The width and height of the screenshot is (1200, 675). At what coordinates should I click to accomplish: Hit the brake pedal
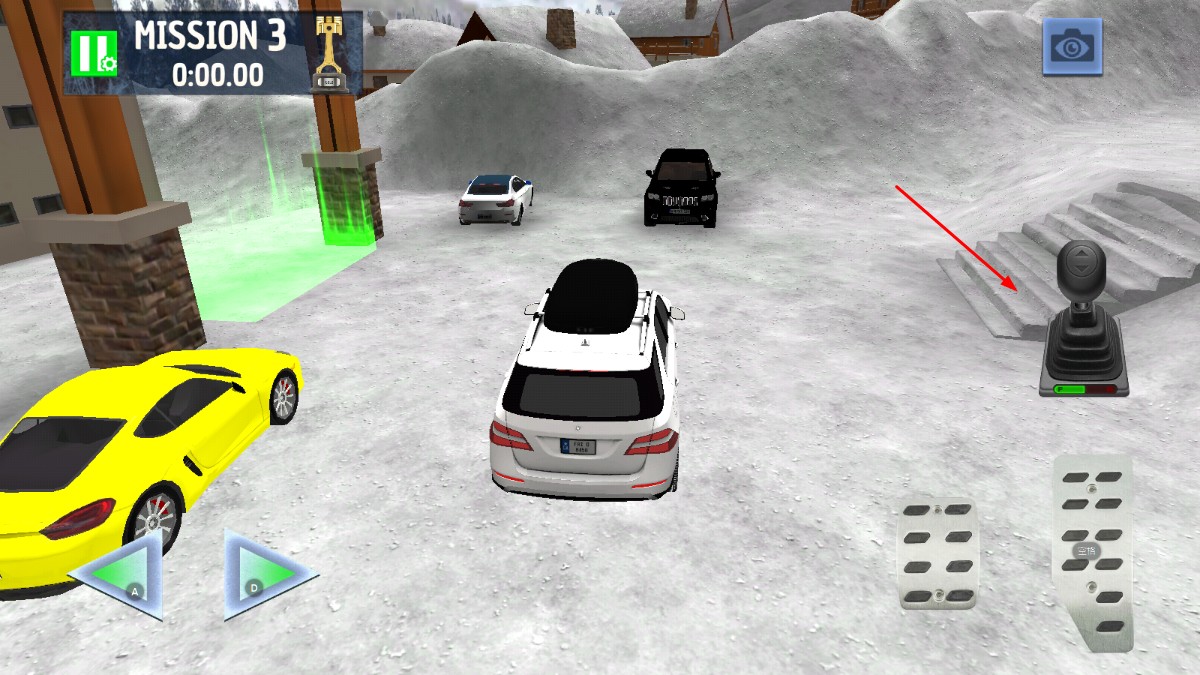tap(937, 553)
